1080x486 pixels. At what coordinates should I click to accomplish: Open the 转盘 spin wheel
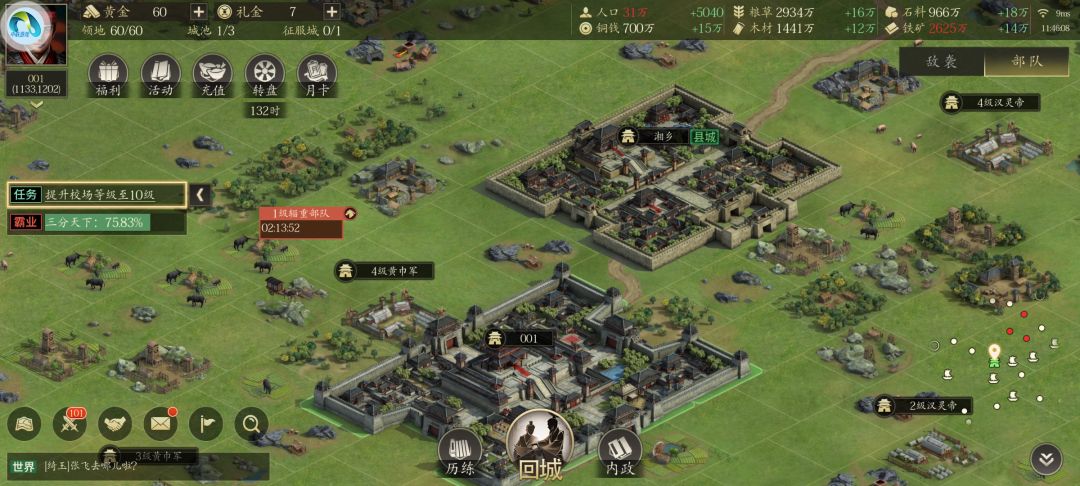(265, 74)
